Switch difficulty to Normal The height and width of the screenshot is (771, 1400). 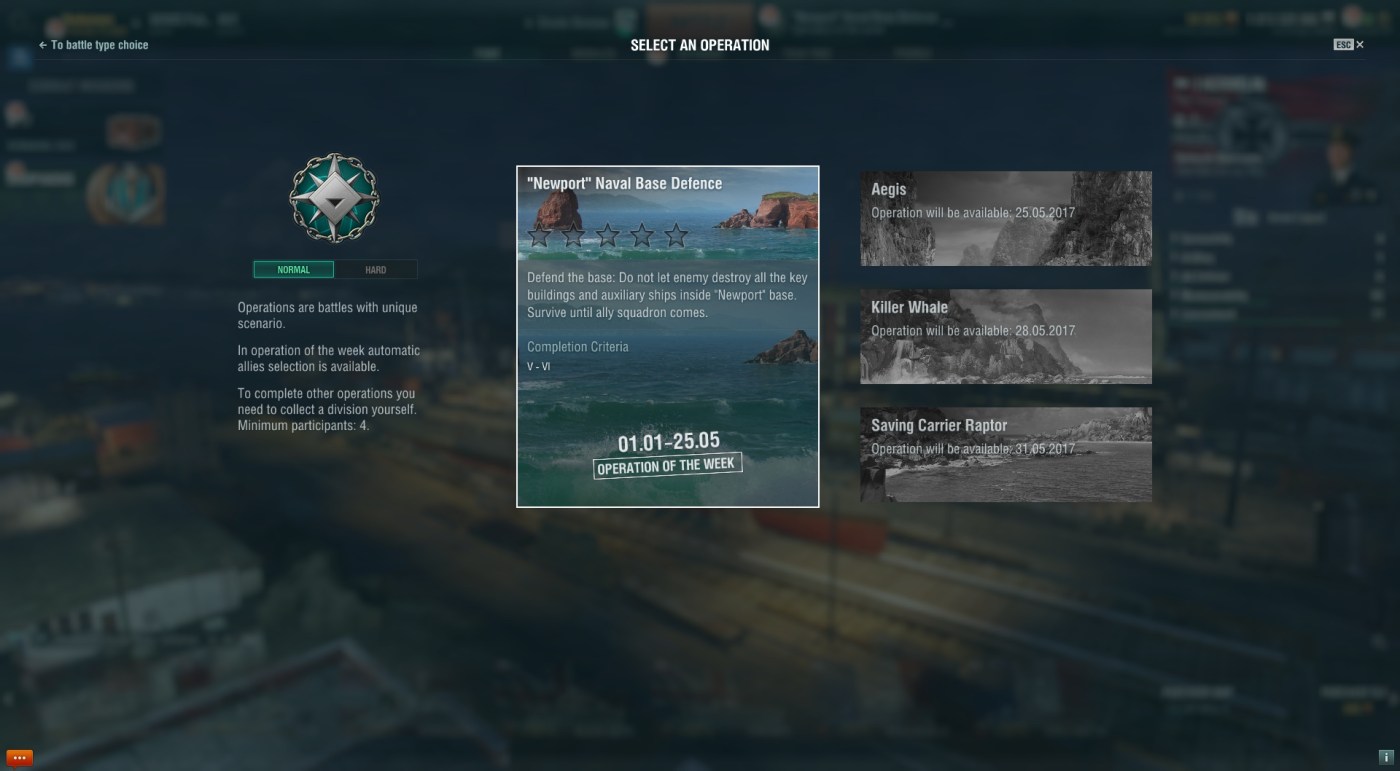(x=293, y=270)
